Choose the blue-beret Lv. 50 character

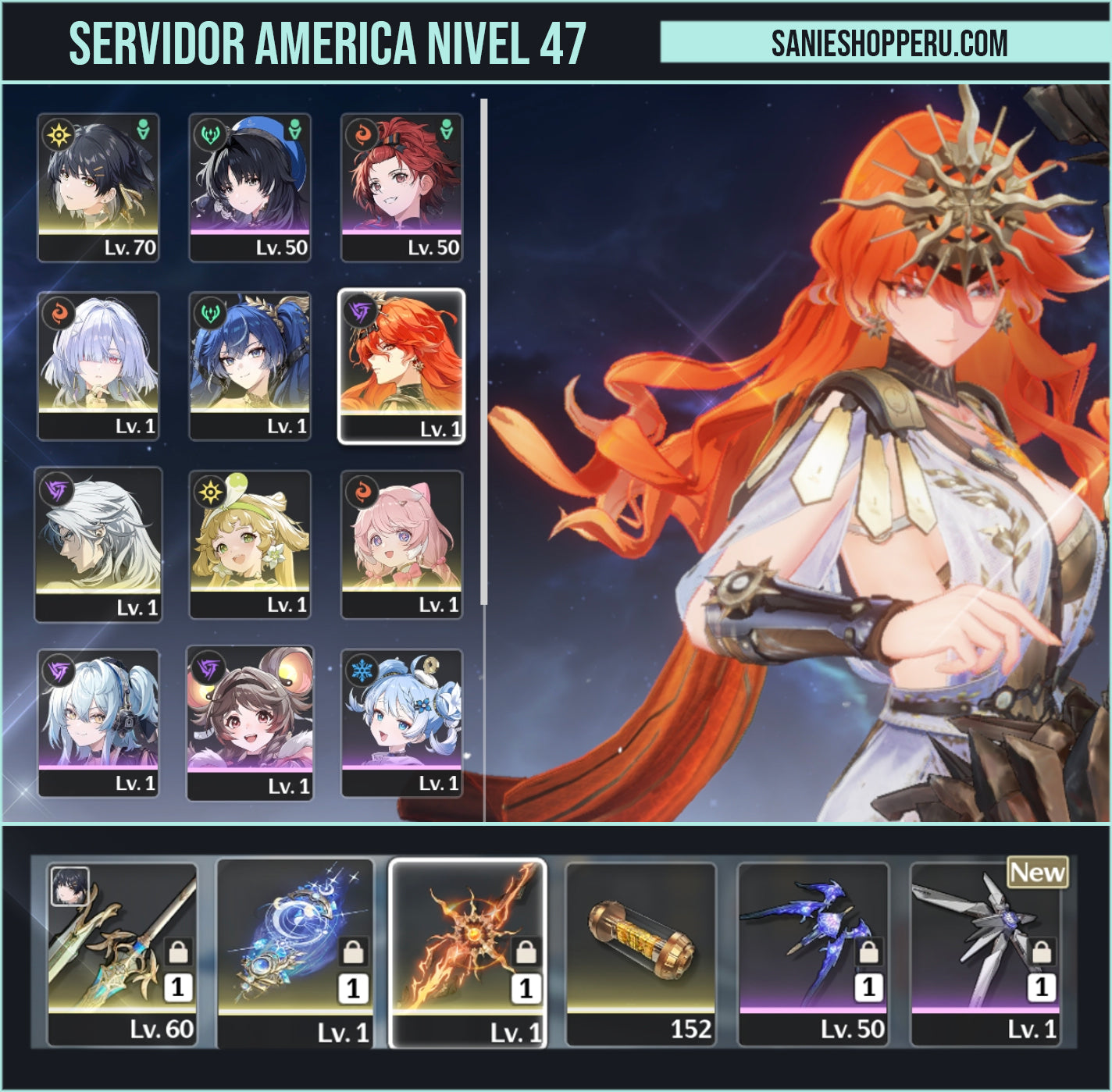(x=250, y=187)
